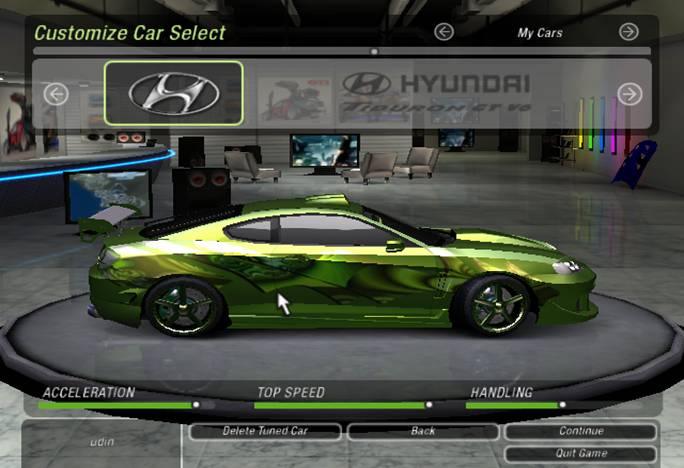
Task: Select the highlighted Hyundai logo tile
Action: 173,93
